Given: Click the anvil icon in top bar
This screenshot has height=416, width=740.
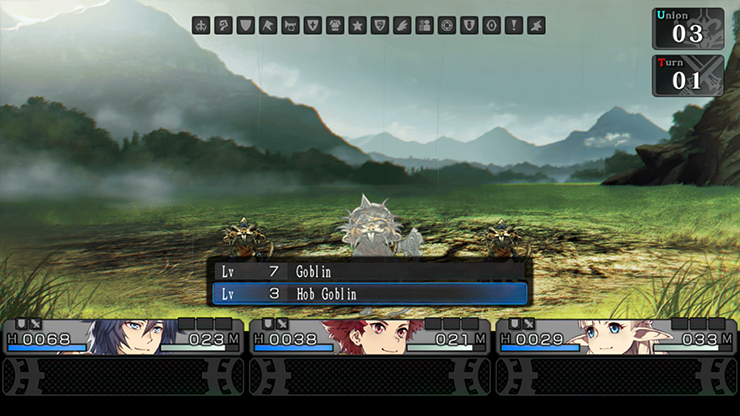Looking at the screenshot, I should point(536,26).
